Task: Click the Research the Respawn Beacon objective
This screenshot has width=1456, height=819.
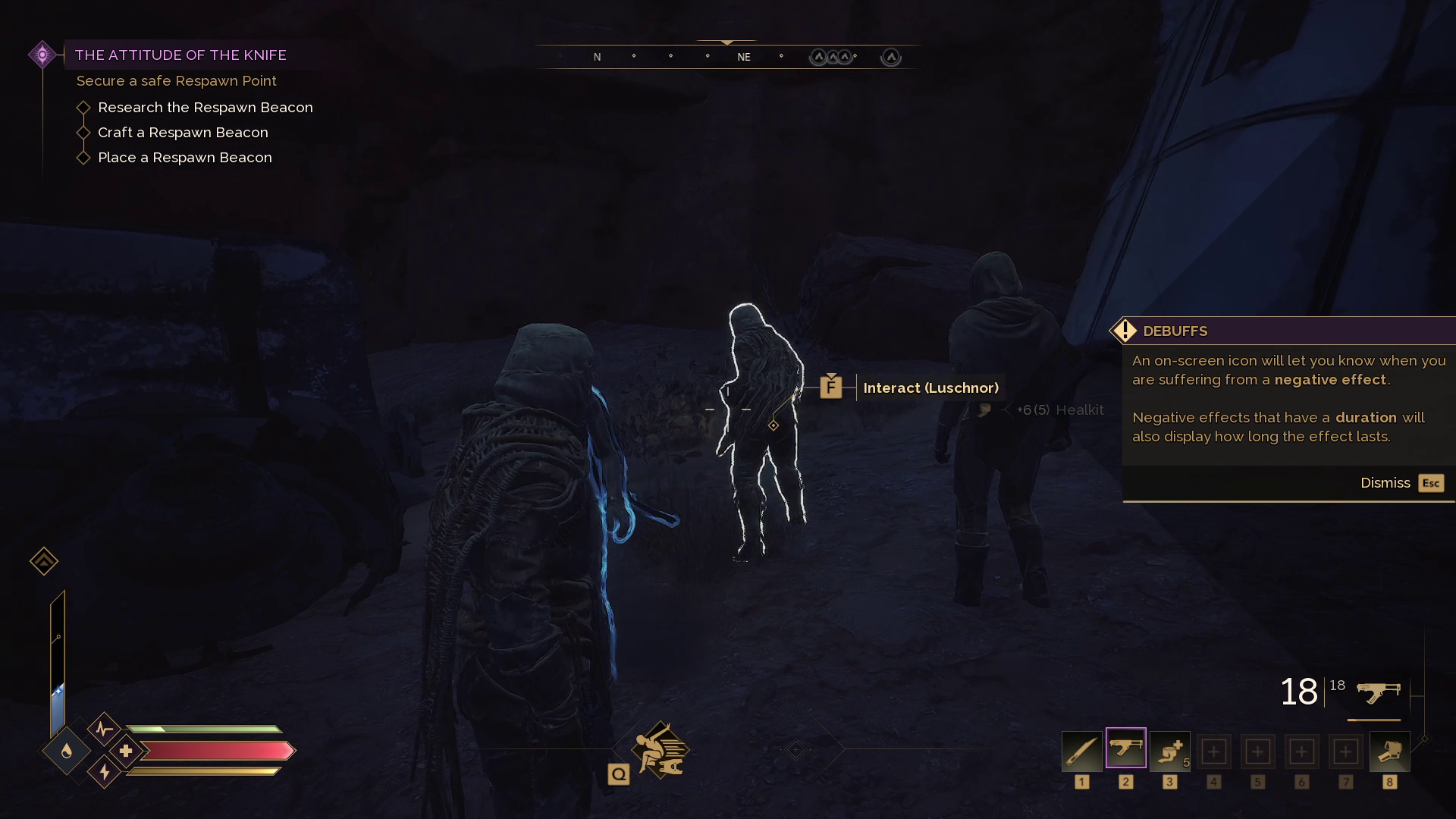Action: pos(205,108)
